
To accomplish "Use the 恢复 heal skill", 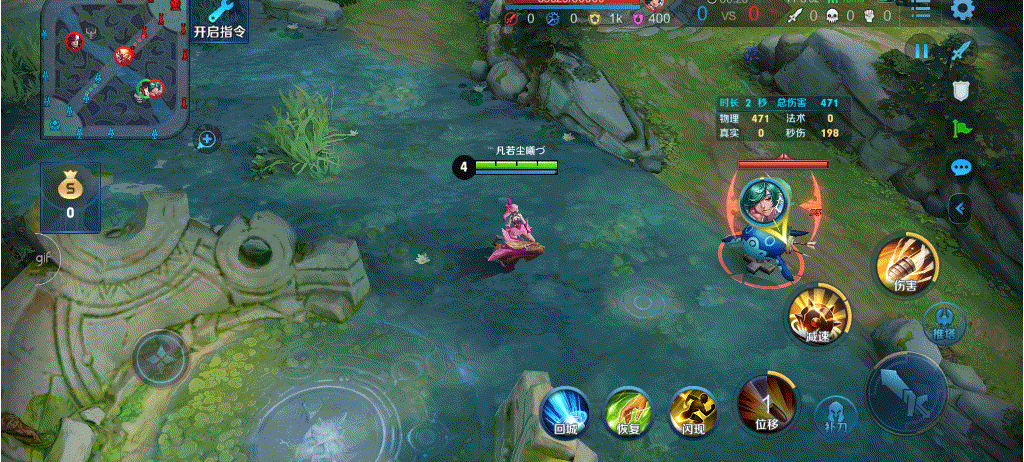I will (x=628, y=412).
